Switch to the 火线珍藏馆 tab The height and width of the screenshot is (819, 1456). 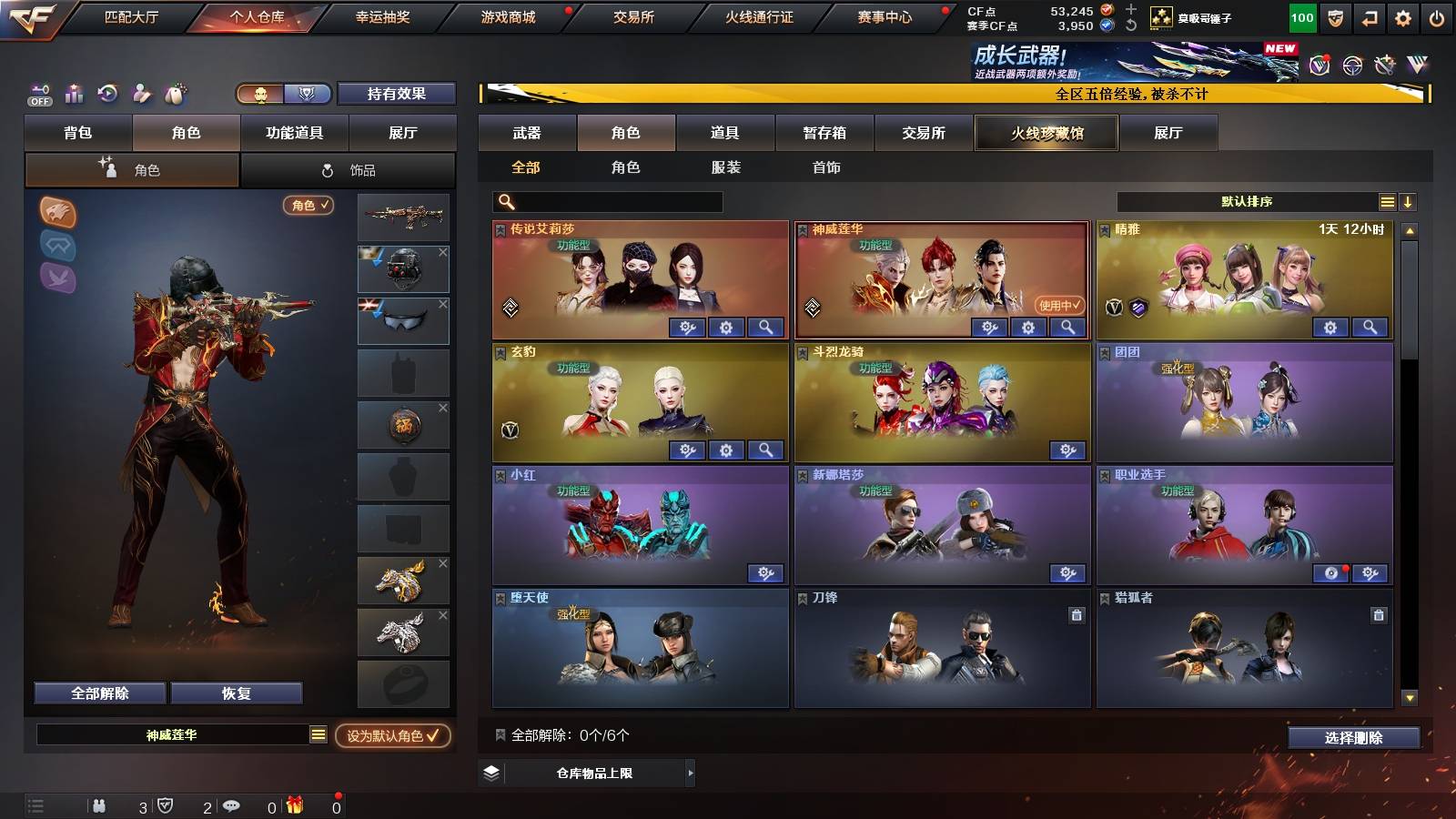pos(1045,133)
